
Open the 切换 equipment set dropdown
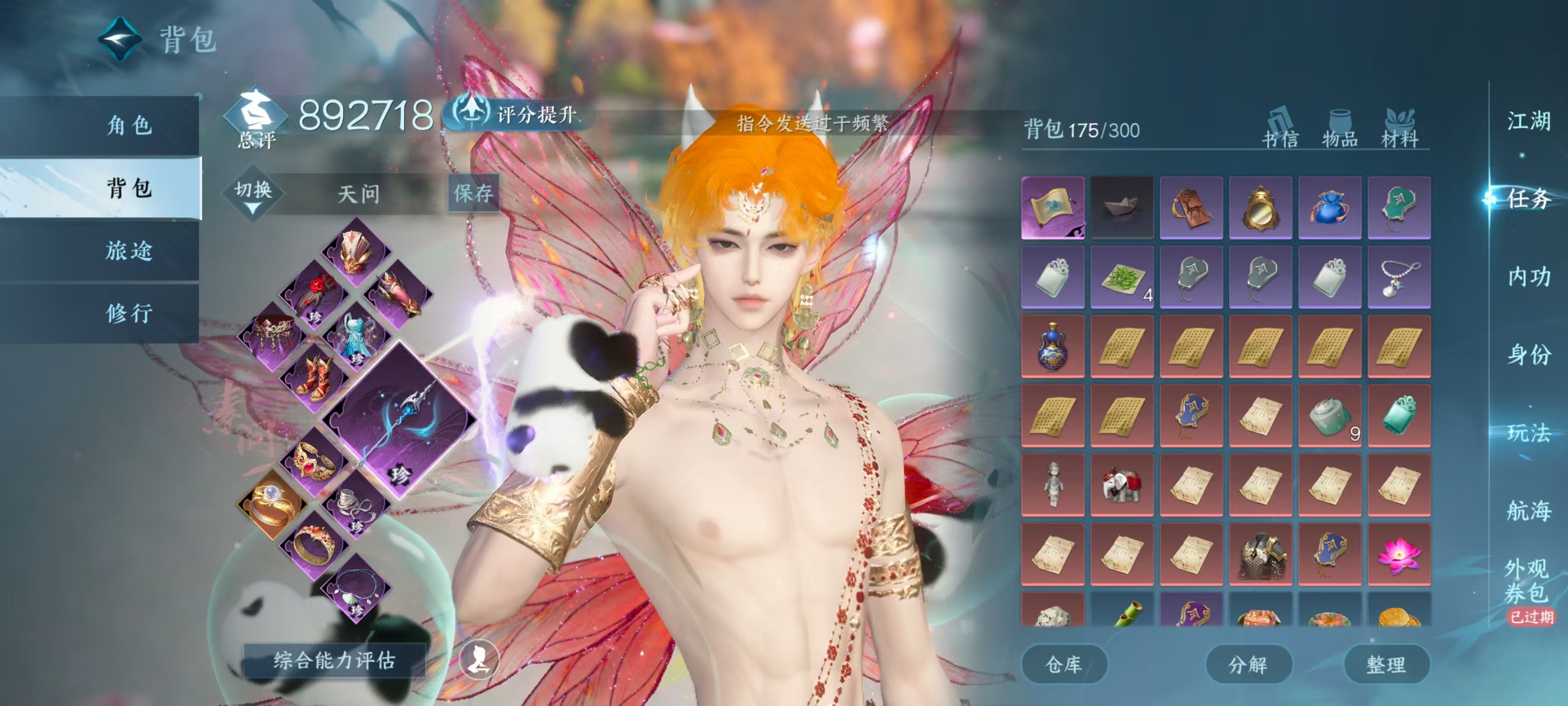pyautogui.click(x=253, y=194)
